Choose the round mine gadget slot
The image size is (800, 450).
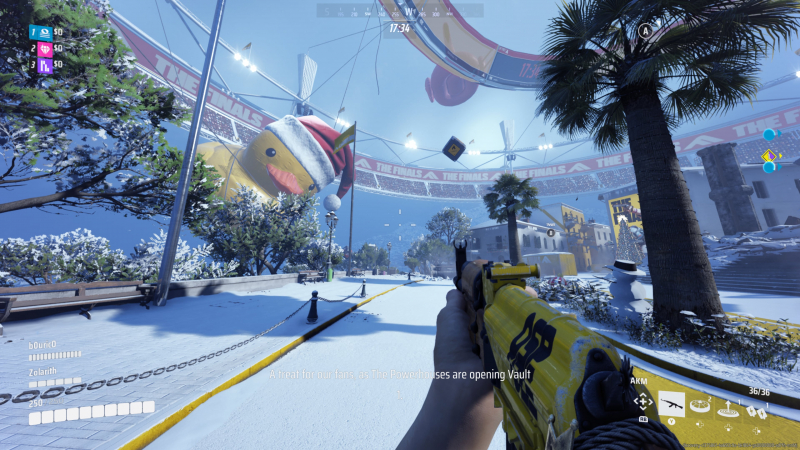699,405
